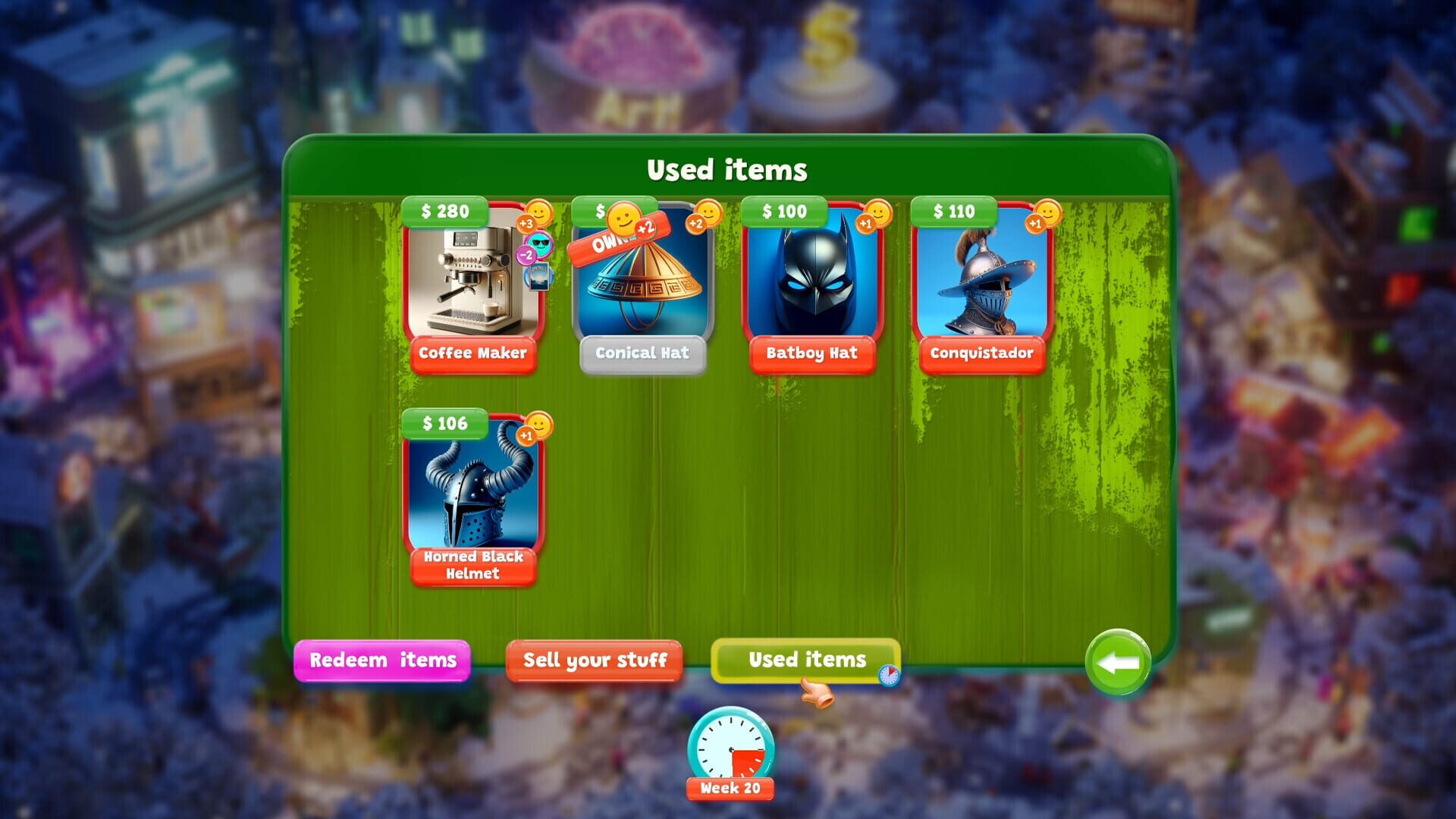Switch to the Sell your stuff view
Viewport: 1456px width, 819px height.
tap(595, 660)
